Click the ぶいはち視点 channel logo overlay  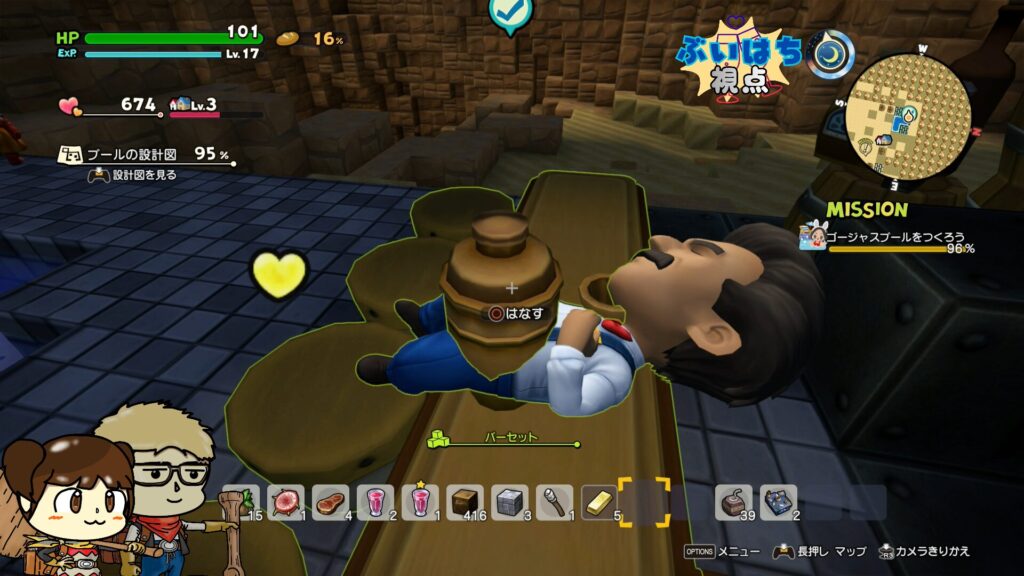coord(739,60)
